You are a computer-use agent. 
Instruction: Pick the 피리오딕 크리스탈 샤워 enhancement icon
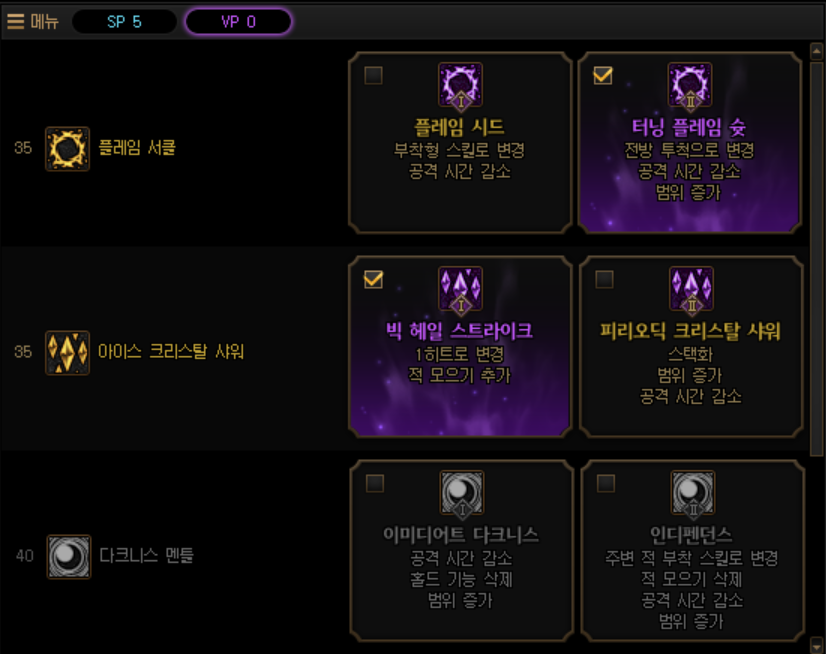[x=690, y=289]
